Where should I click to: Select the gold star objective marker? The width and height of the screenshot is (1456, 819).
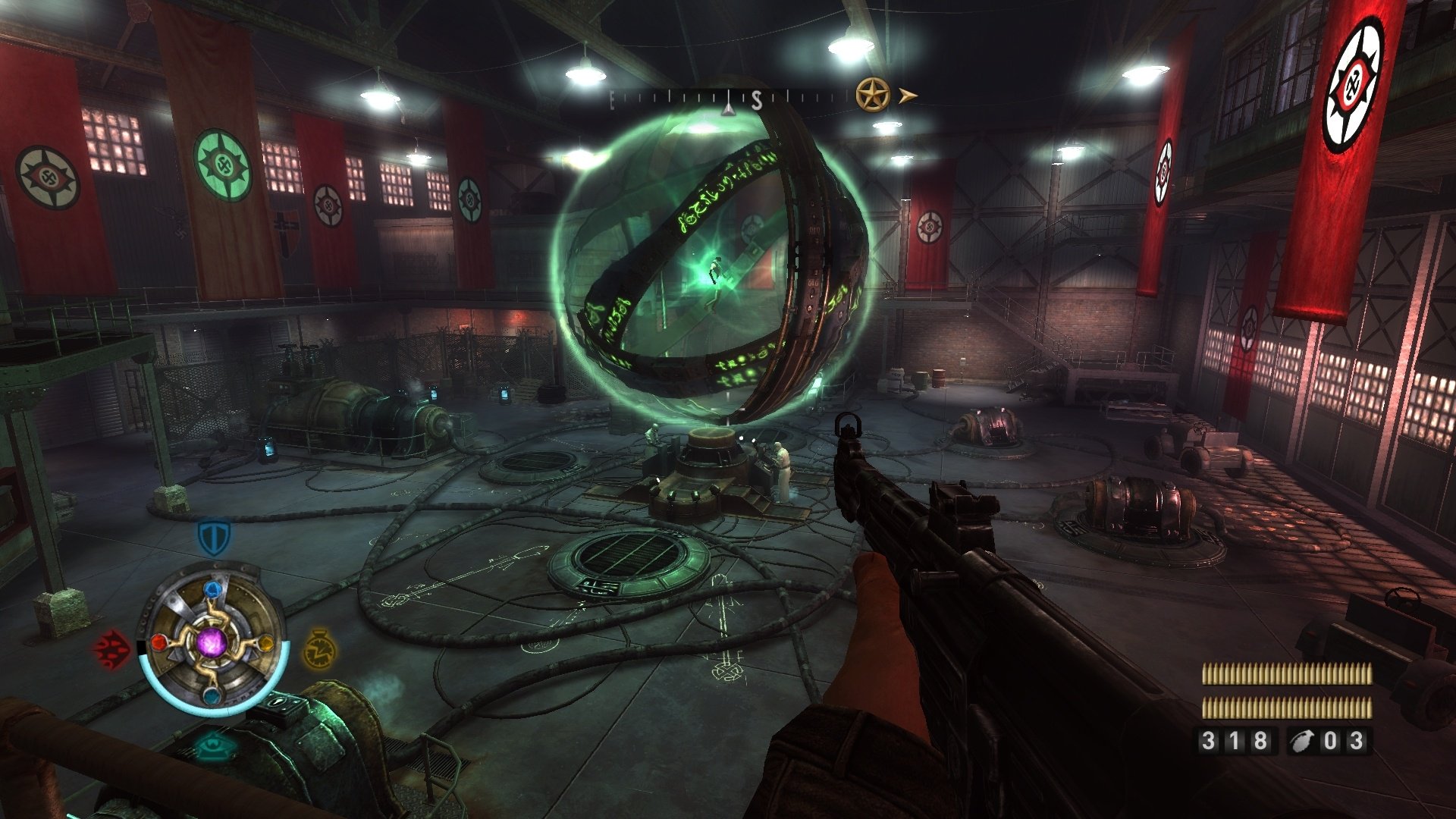(872, 96)
